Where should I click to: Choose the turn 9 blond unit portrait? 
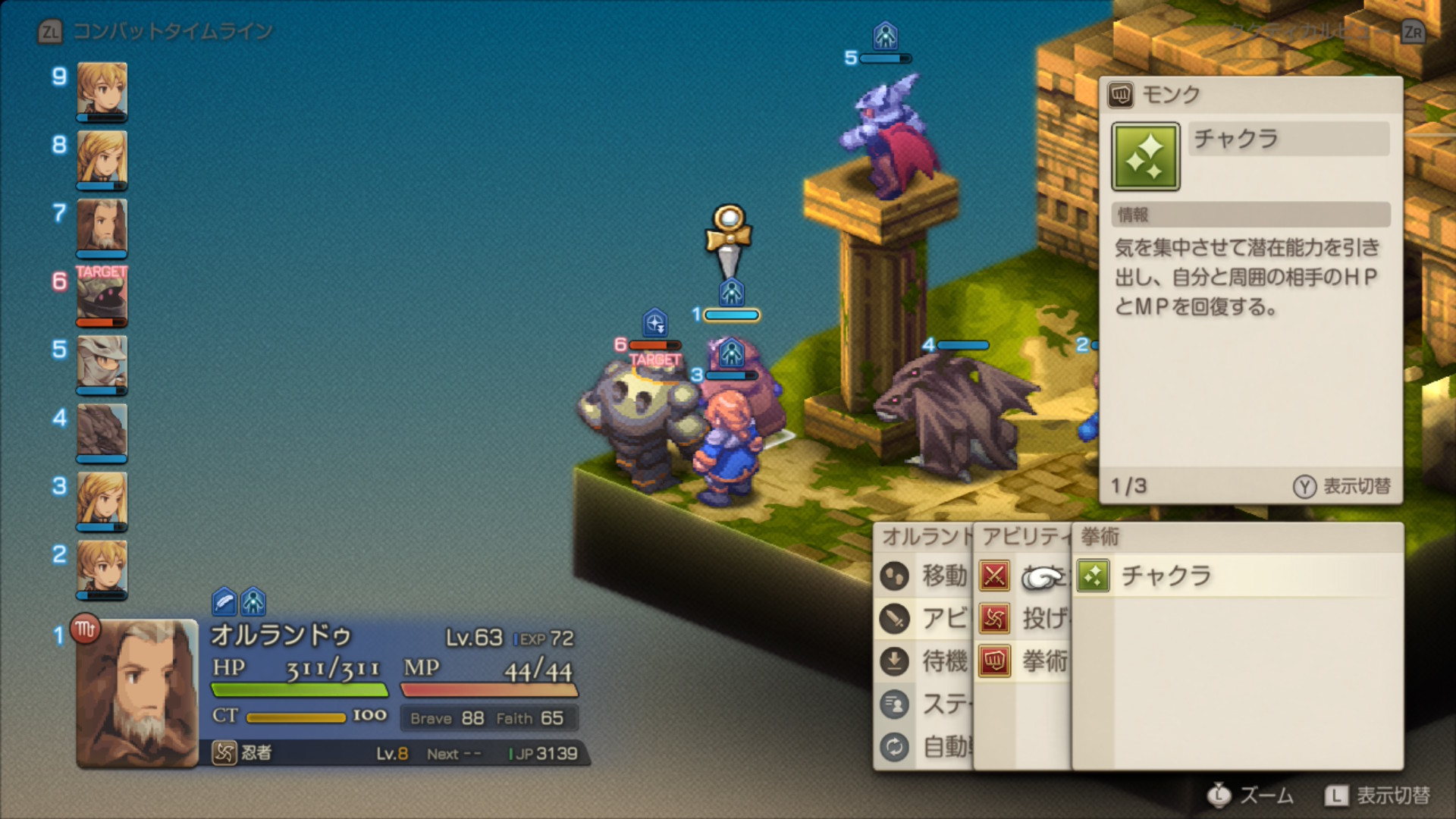click(x=102, y=89)
